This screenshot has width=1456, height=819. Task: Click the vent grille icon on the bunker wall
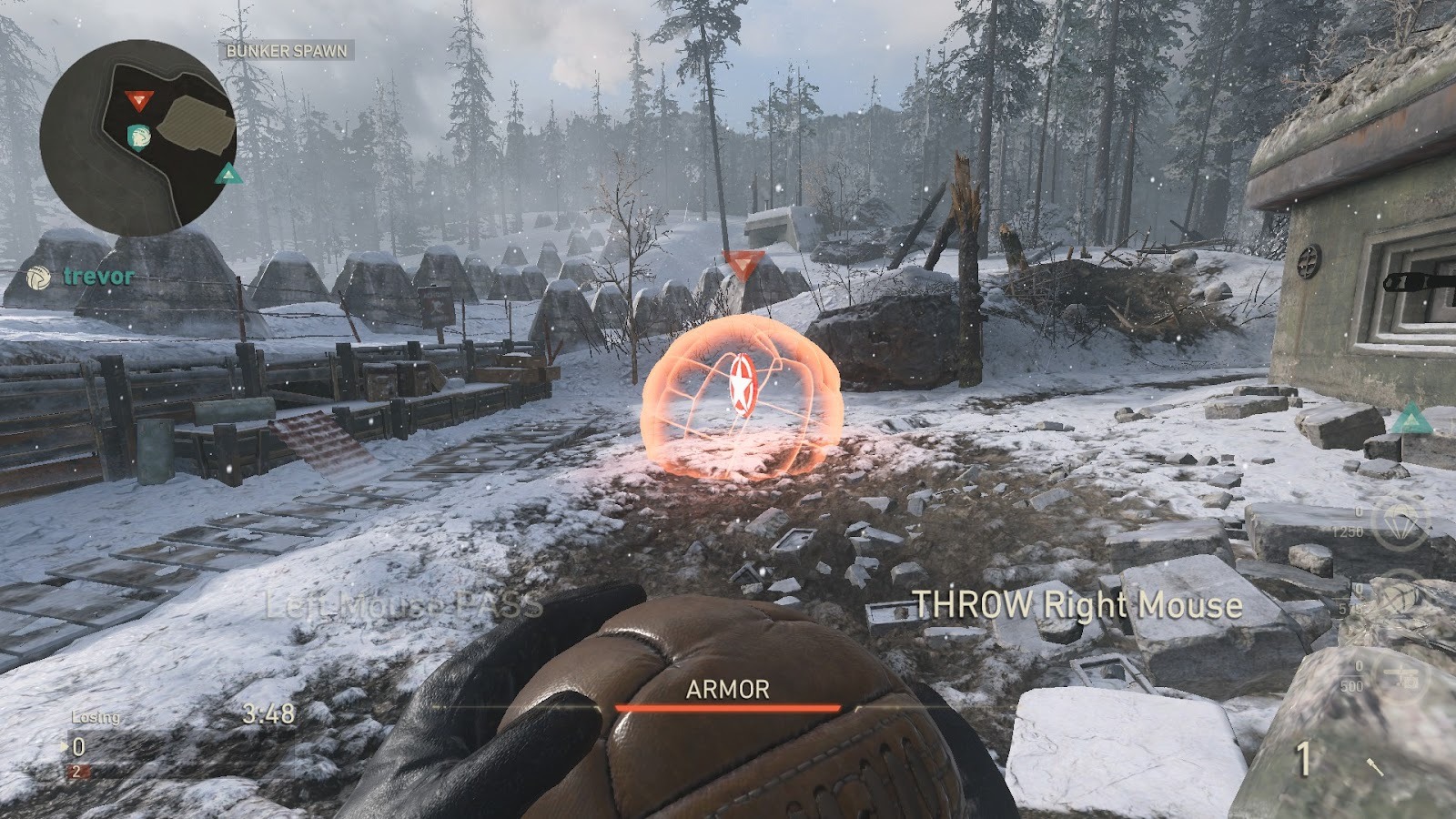tap(1309, 262)
